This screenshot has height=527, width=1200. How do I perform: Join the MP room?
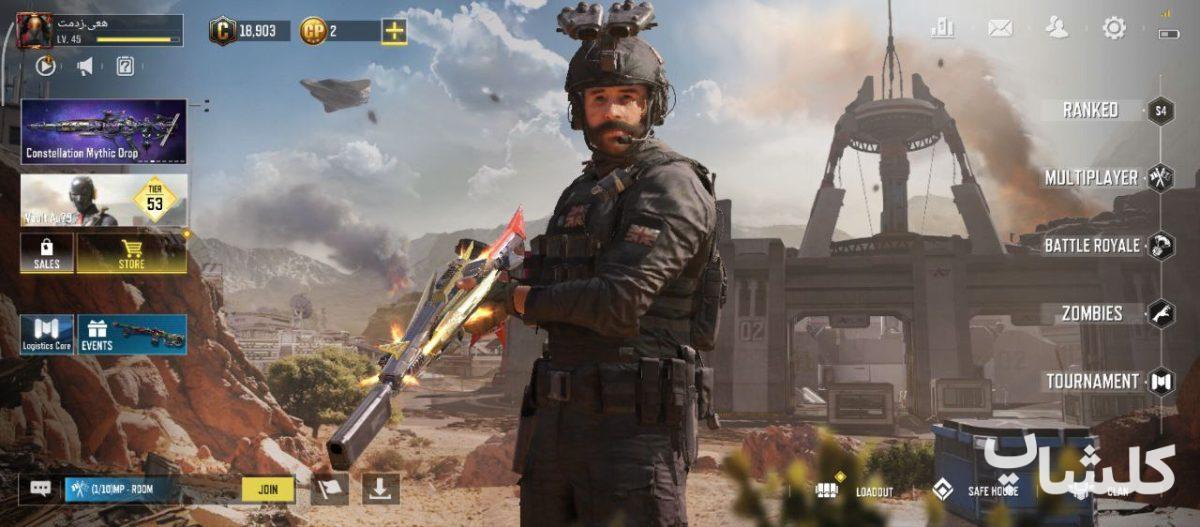click(x=268, y=490)
